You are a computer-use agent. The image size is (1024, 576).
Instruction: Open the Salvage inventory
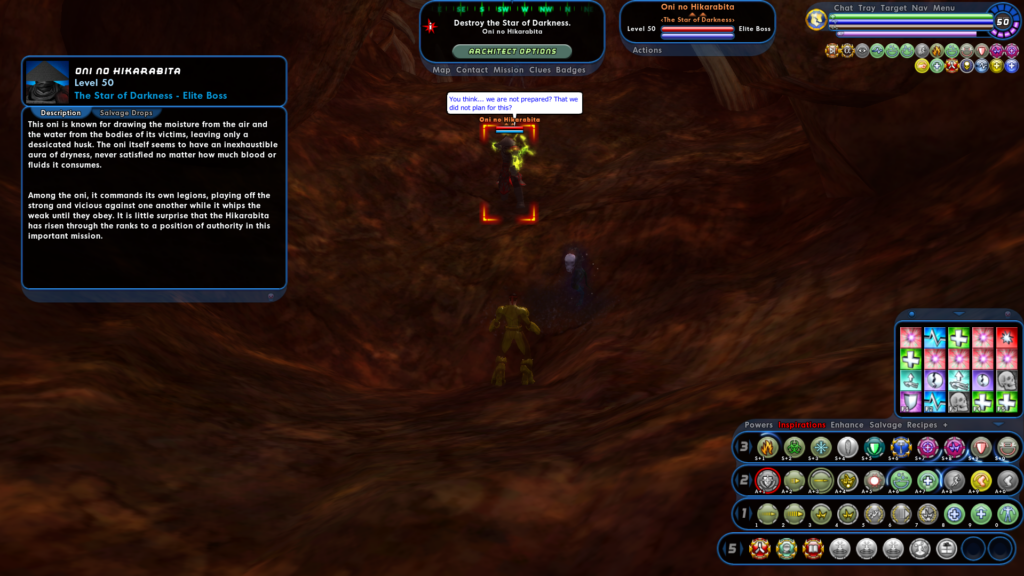tap(885, 425)
